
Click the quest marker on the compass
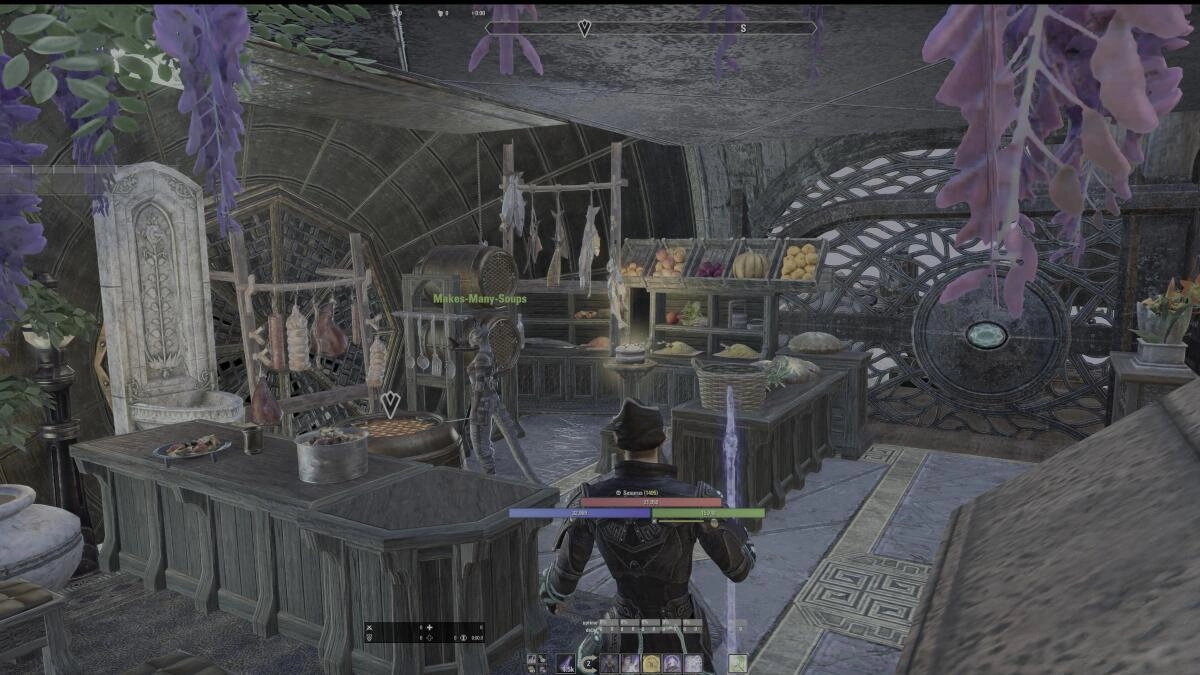(x=584, y=29)
